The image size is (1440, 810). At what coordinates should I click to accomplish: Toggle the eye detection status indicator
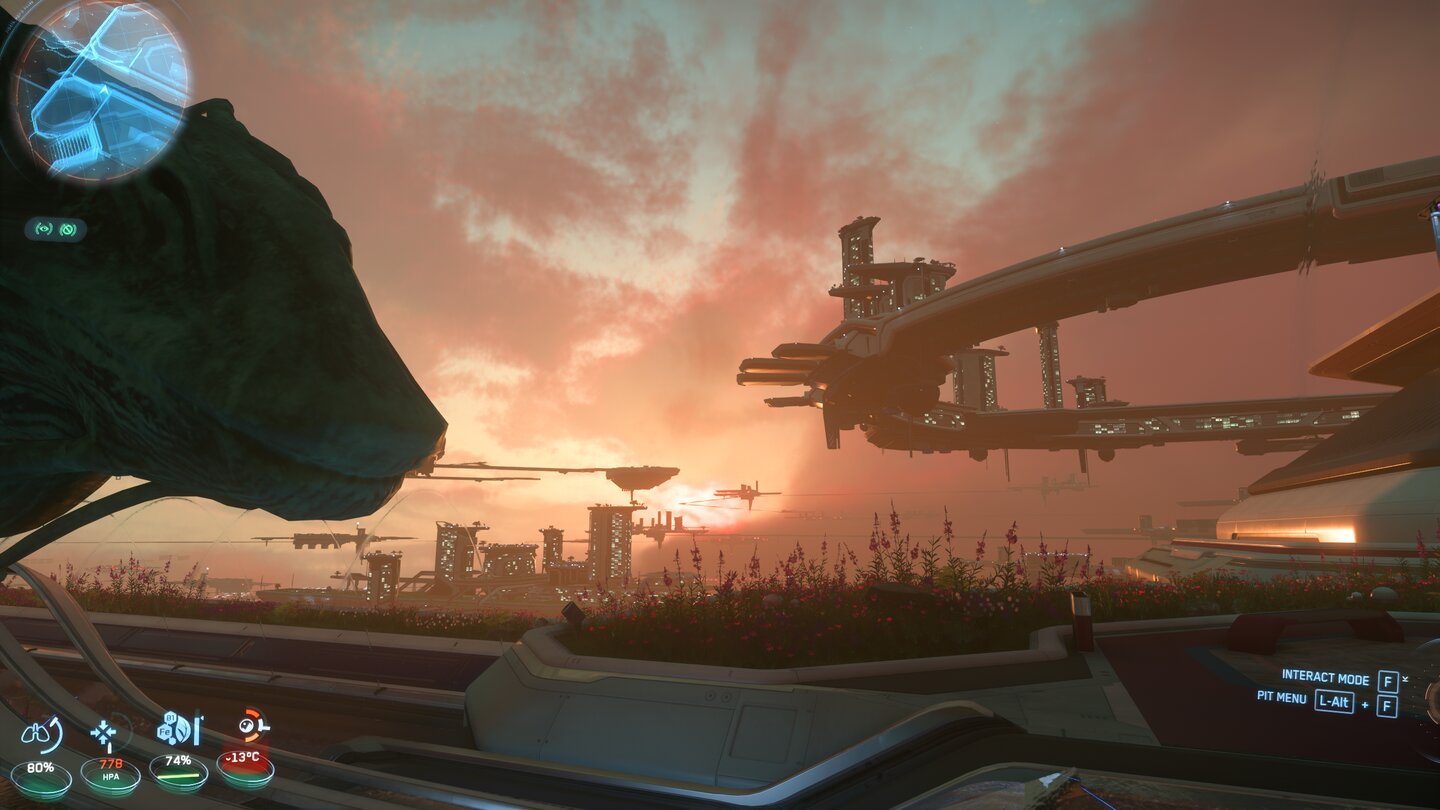click(44, 229)
